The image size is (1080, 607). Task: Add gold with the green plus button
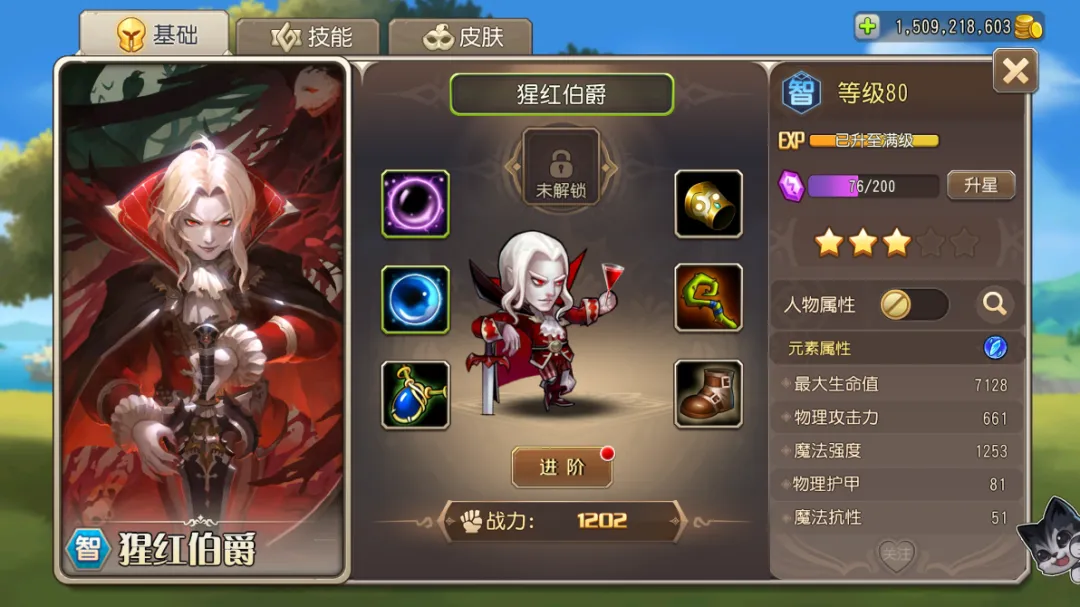coord(868,27)
